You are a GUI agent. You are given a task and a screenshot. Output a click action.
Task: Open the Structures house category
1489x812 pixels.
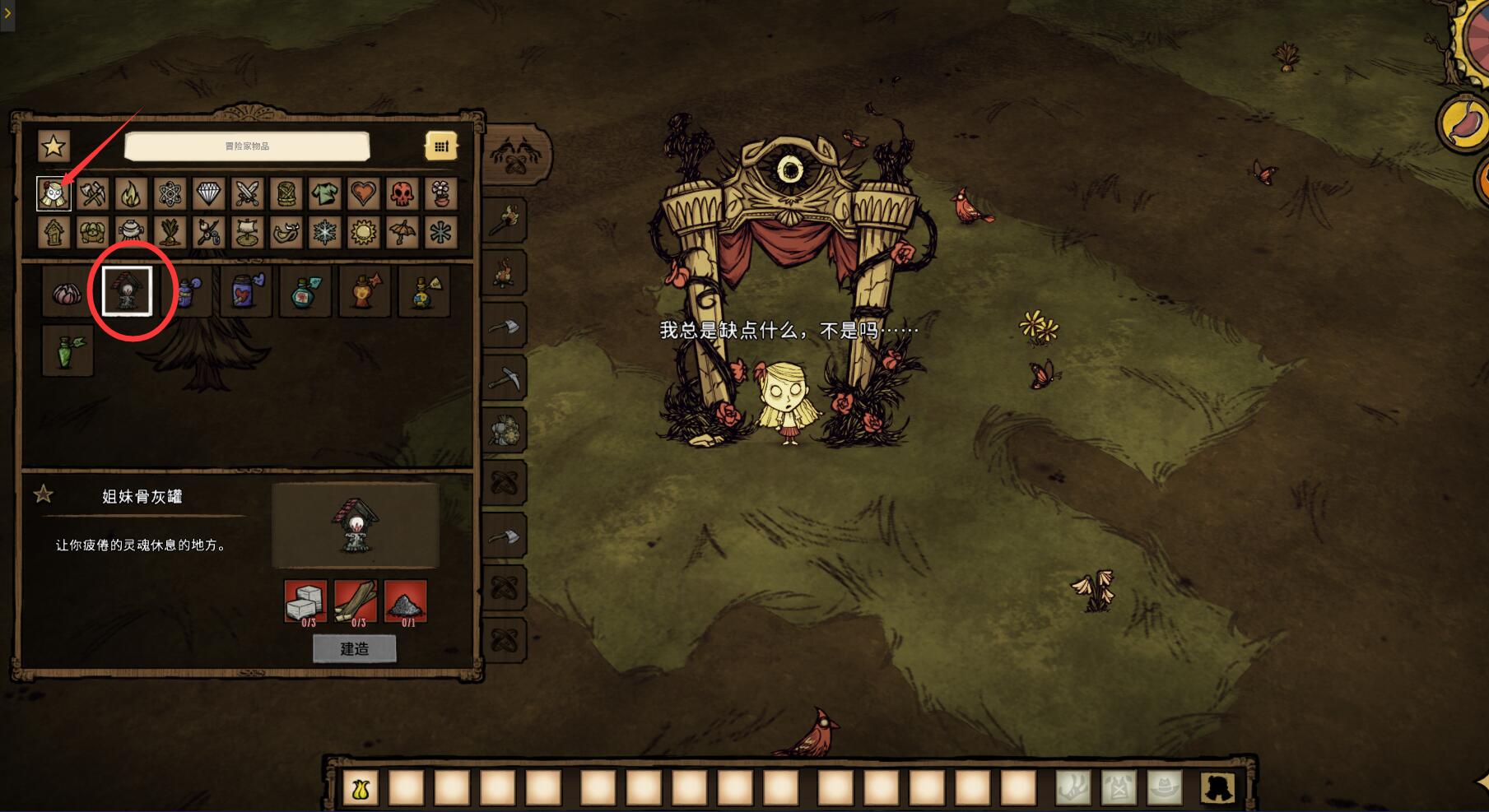[x=54, y=233]
